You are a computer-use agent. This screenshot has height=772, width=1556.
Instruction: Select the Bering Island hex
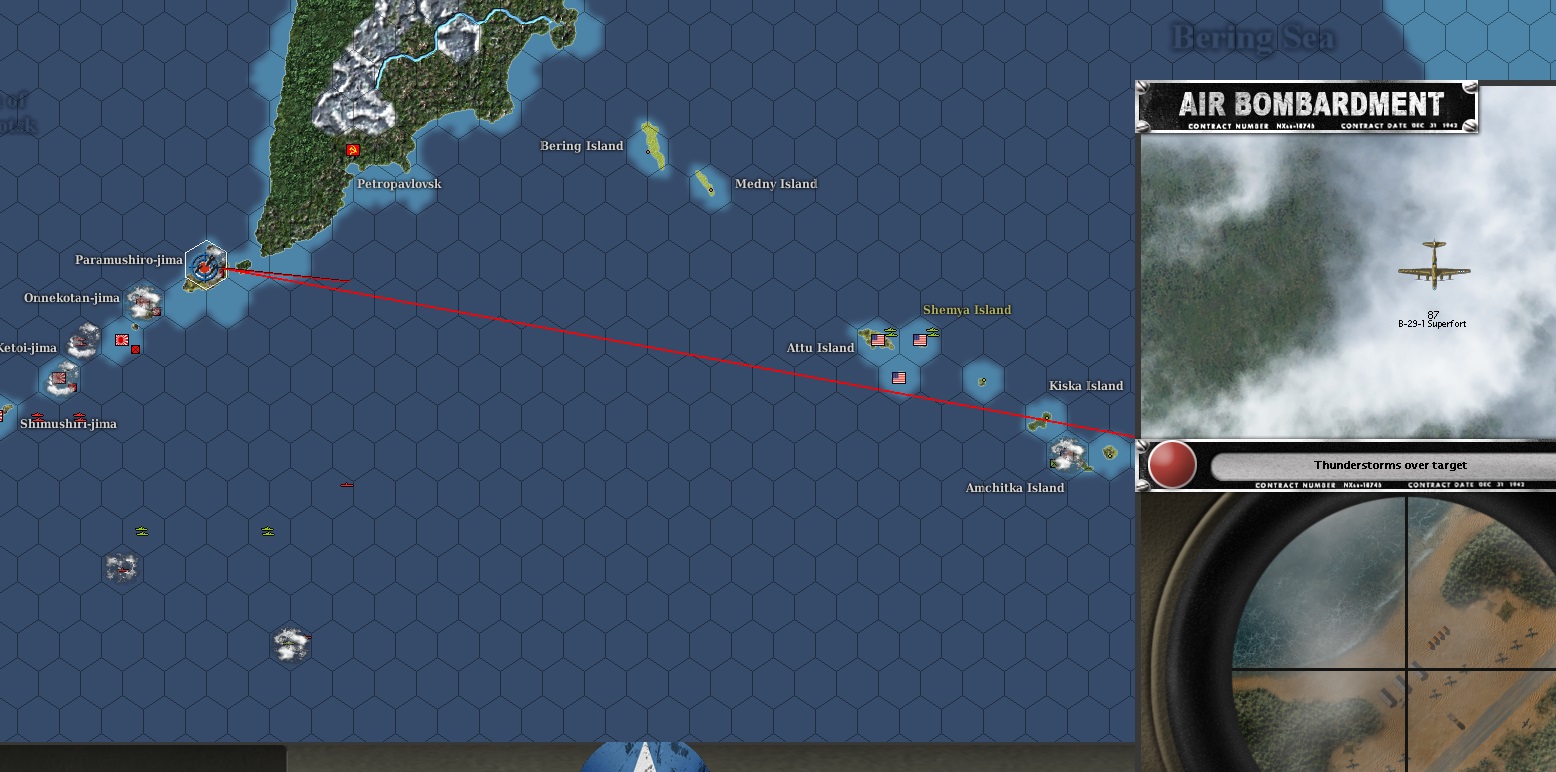click(650, 146)
